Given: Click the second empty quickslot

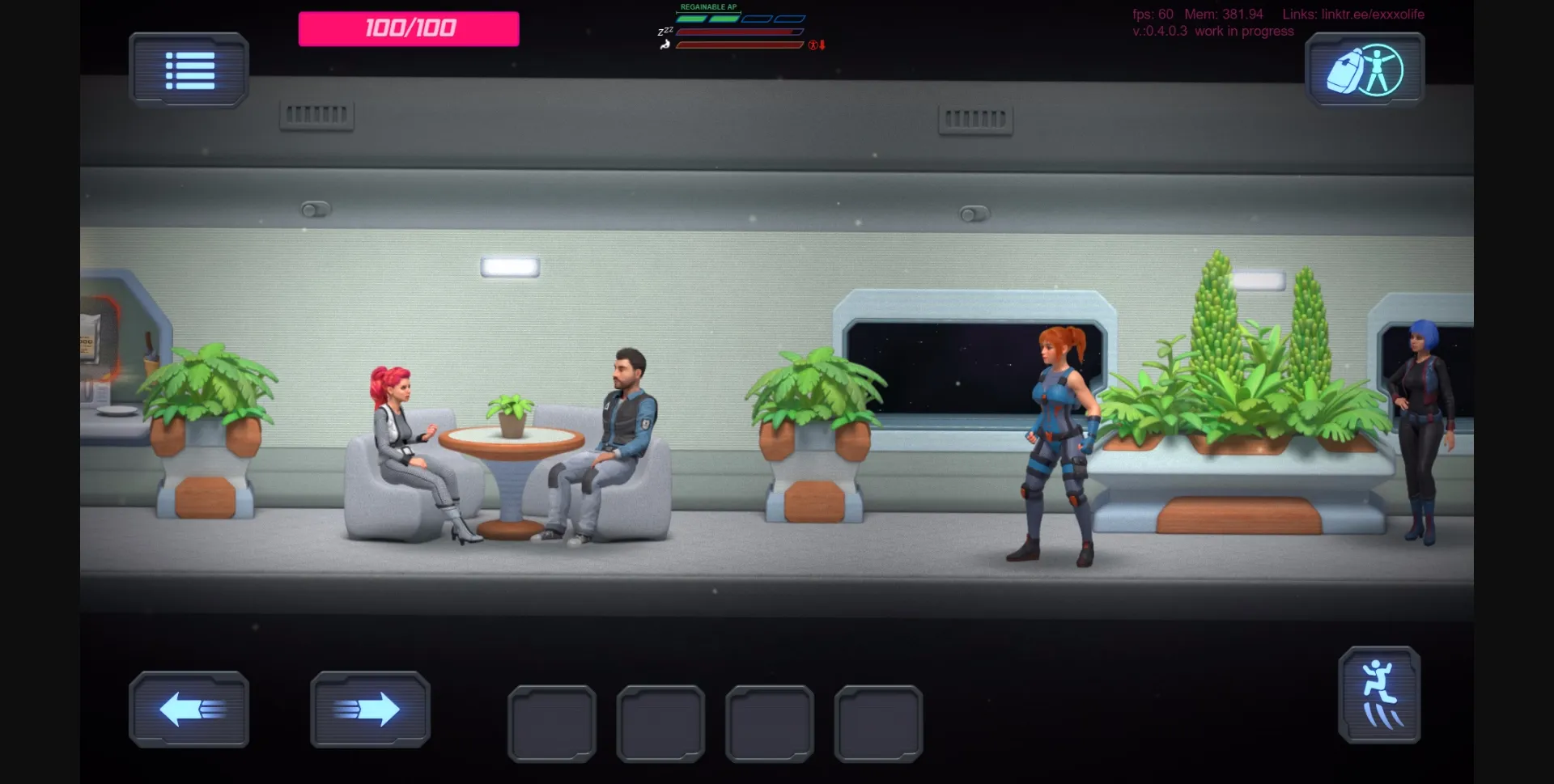Looking at the screenshot, I should (661, 723).
